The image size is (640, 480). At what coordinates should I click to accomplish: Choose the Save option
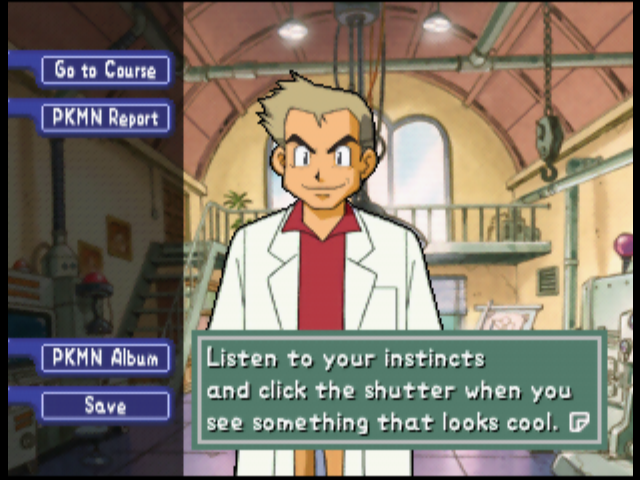(x=105, y=406)
